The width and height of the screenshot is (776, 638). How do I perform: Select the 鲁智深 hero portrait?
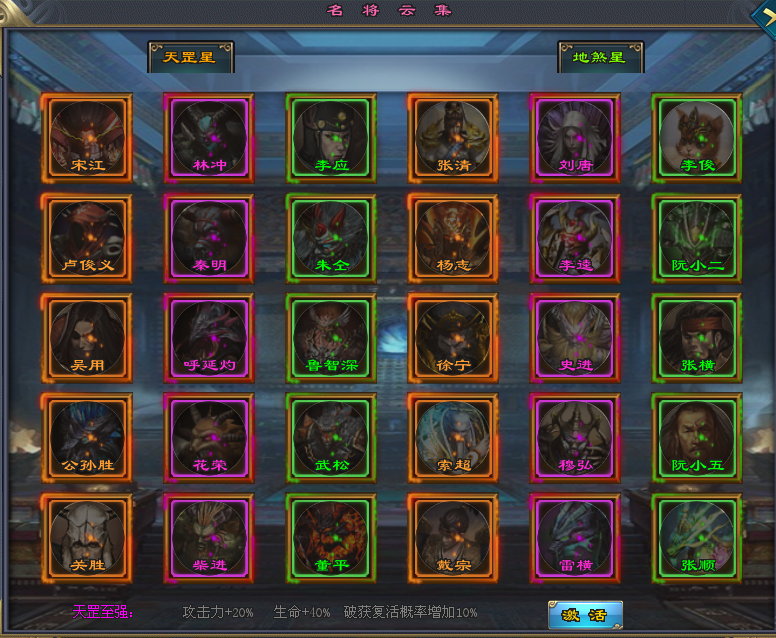point(331,338)
